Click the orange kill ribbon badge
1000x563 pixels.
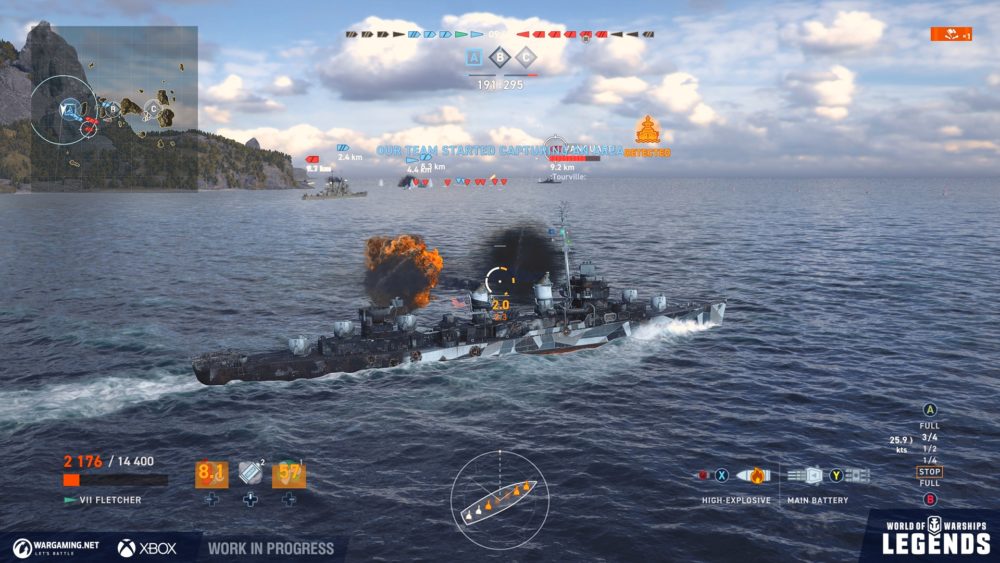click(950, 34)
